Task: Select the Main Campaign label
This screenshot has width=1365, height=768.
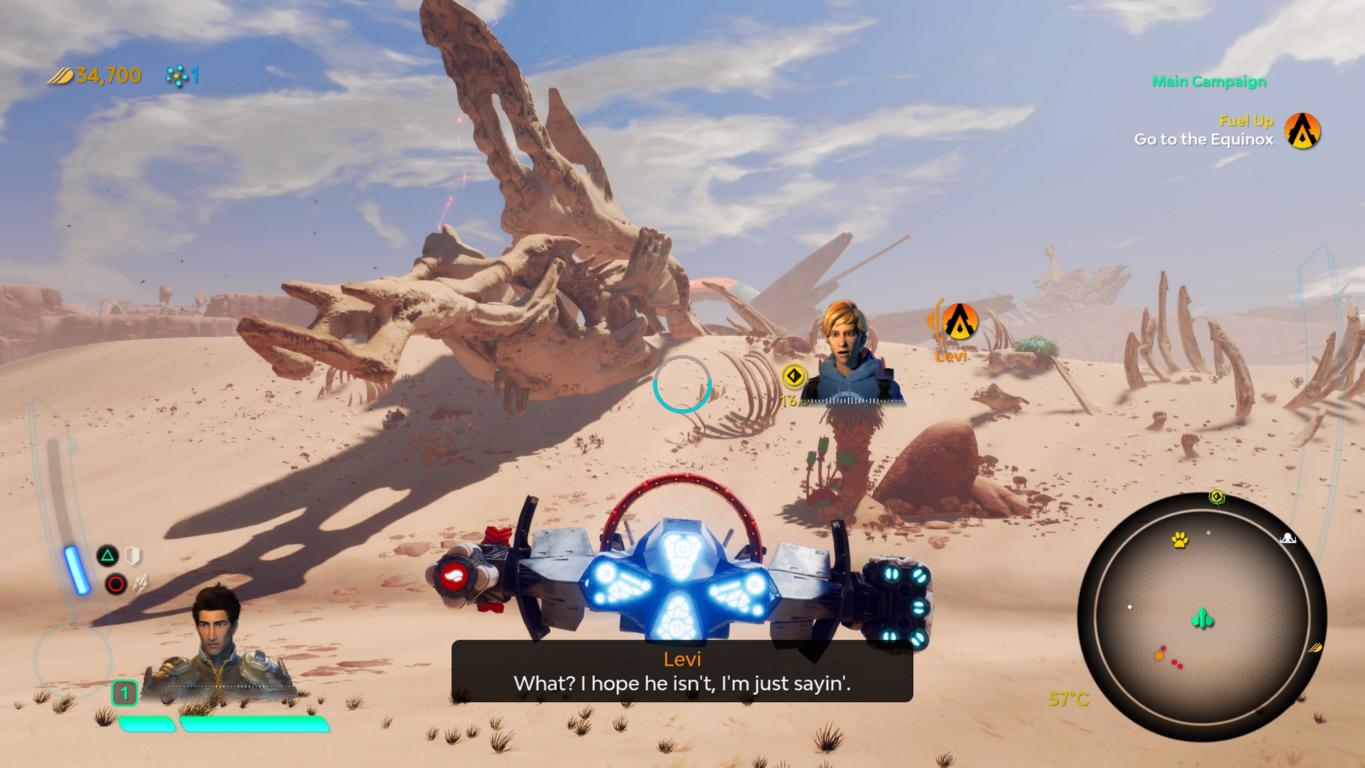Action: tap(1209, 82)
